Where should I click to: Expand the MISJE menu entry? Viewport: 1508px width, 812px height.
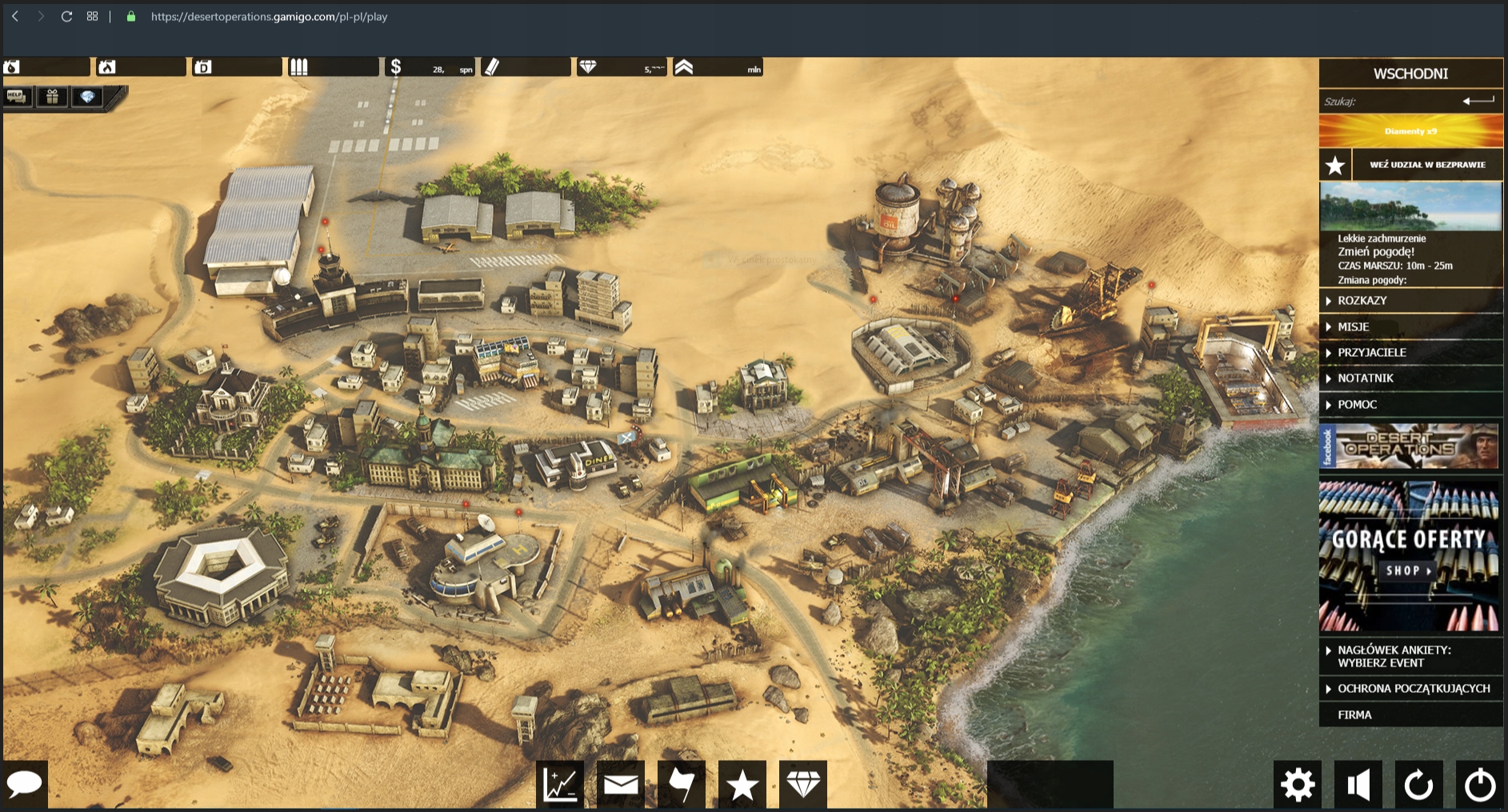1354,326
